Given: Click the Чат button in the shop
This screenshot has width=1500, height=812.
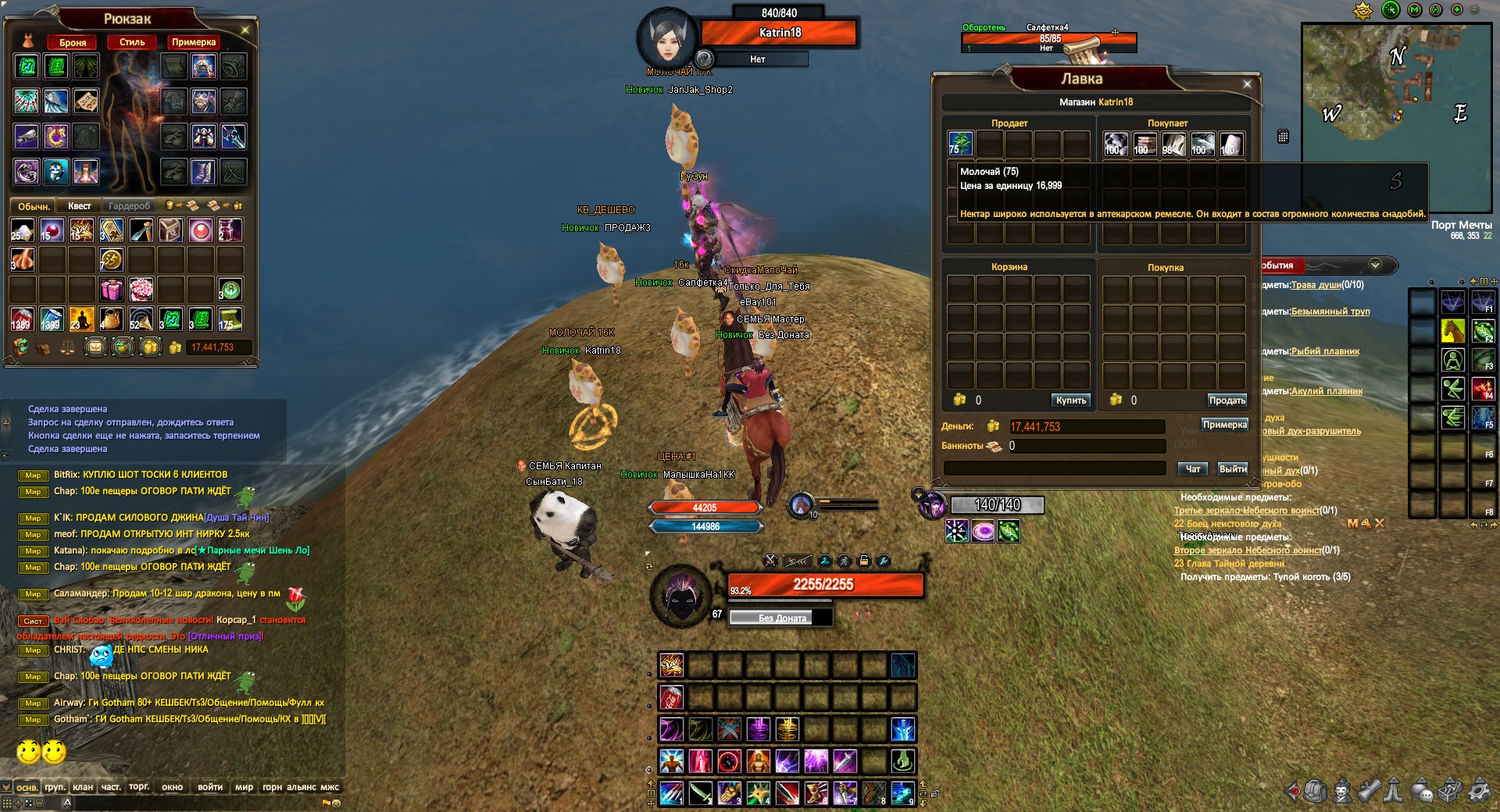Looking at the screenshot, I should [x=1193, y=469].
